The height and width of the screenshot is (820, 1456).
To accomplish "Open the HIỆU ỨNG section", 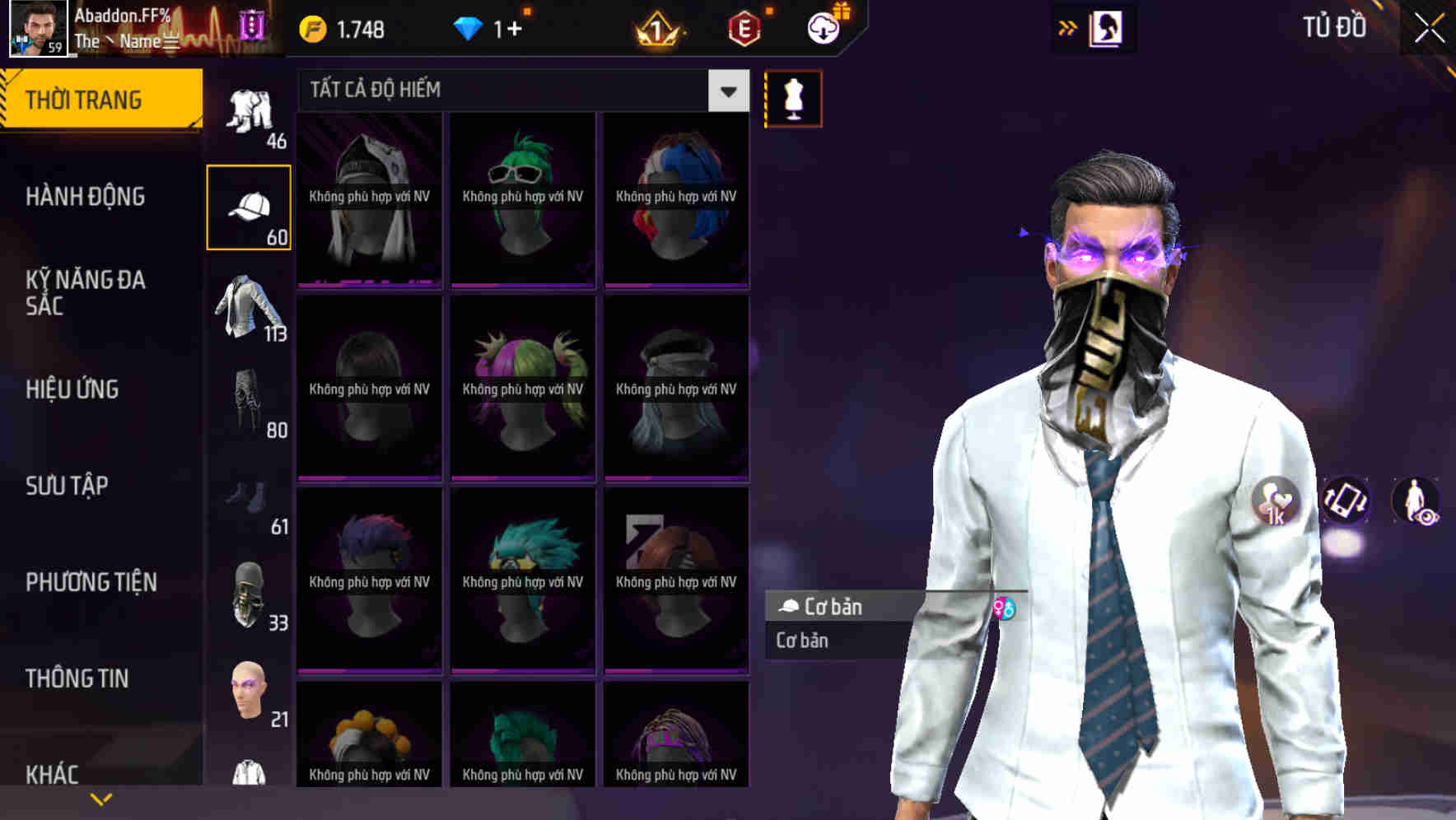I will (73, 389).
